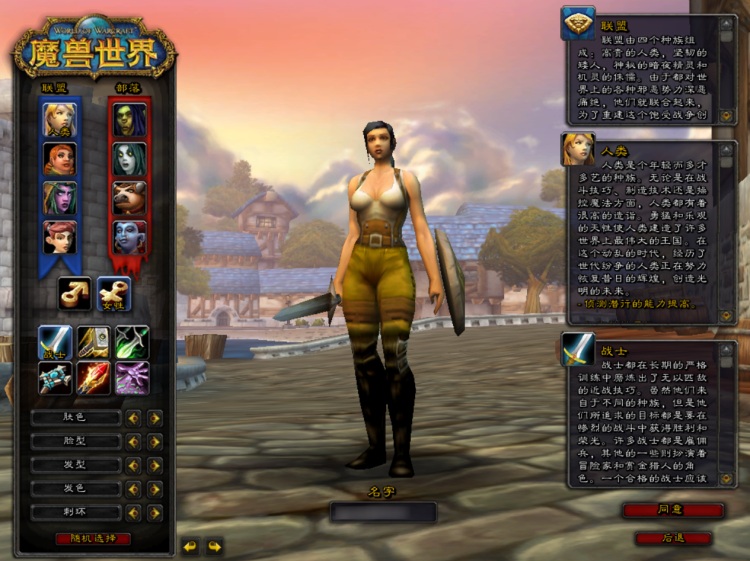The height and width of the screenshot is (561, 750).
Task: Choose the Warrior class sword icon
Action: [x=55, y=342]
